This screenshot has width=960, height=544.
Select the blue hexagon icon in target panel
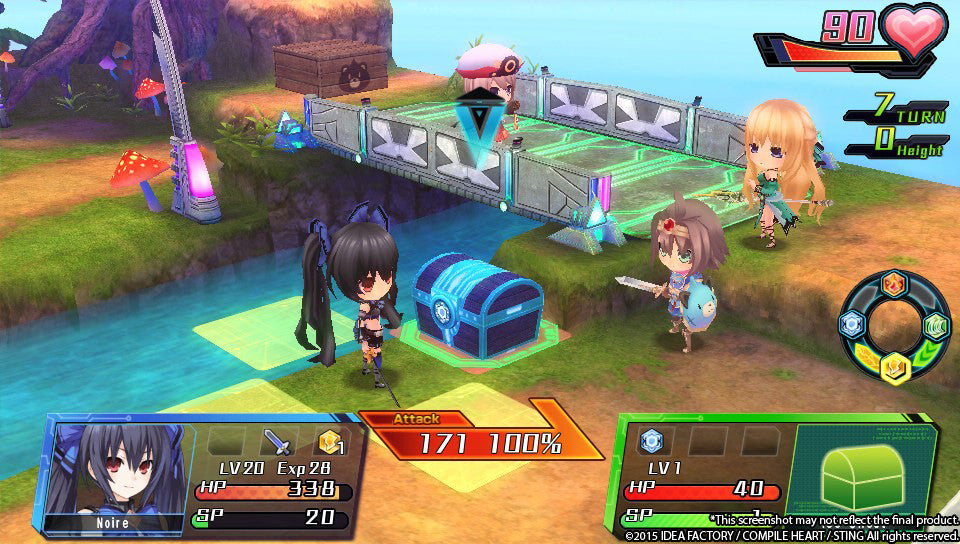pos(652,440)
